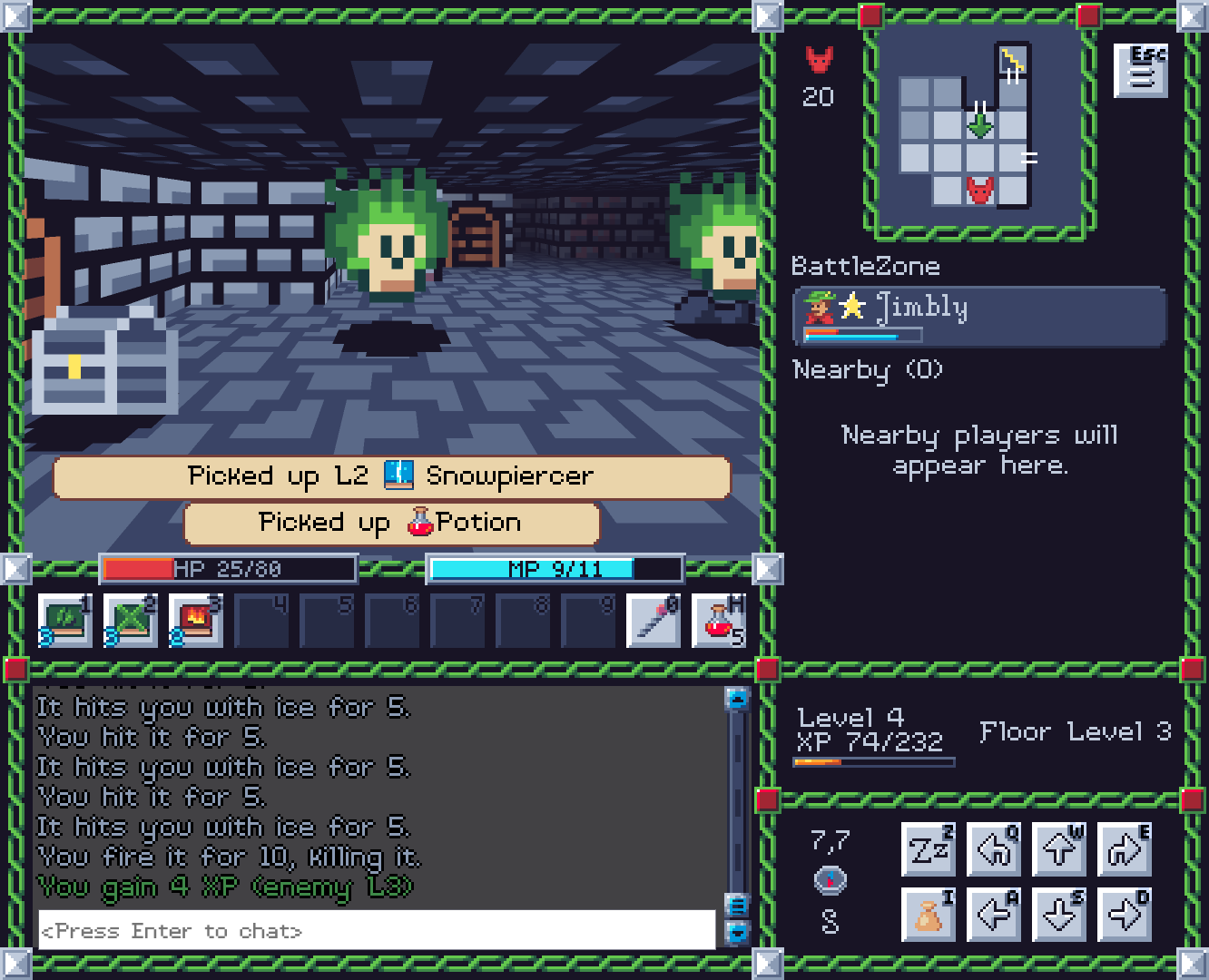This screenshot has width=1209, height=980.
Task: Strafe left with the left arrow button
Action: pos(994,915)
